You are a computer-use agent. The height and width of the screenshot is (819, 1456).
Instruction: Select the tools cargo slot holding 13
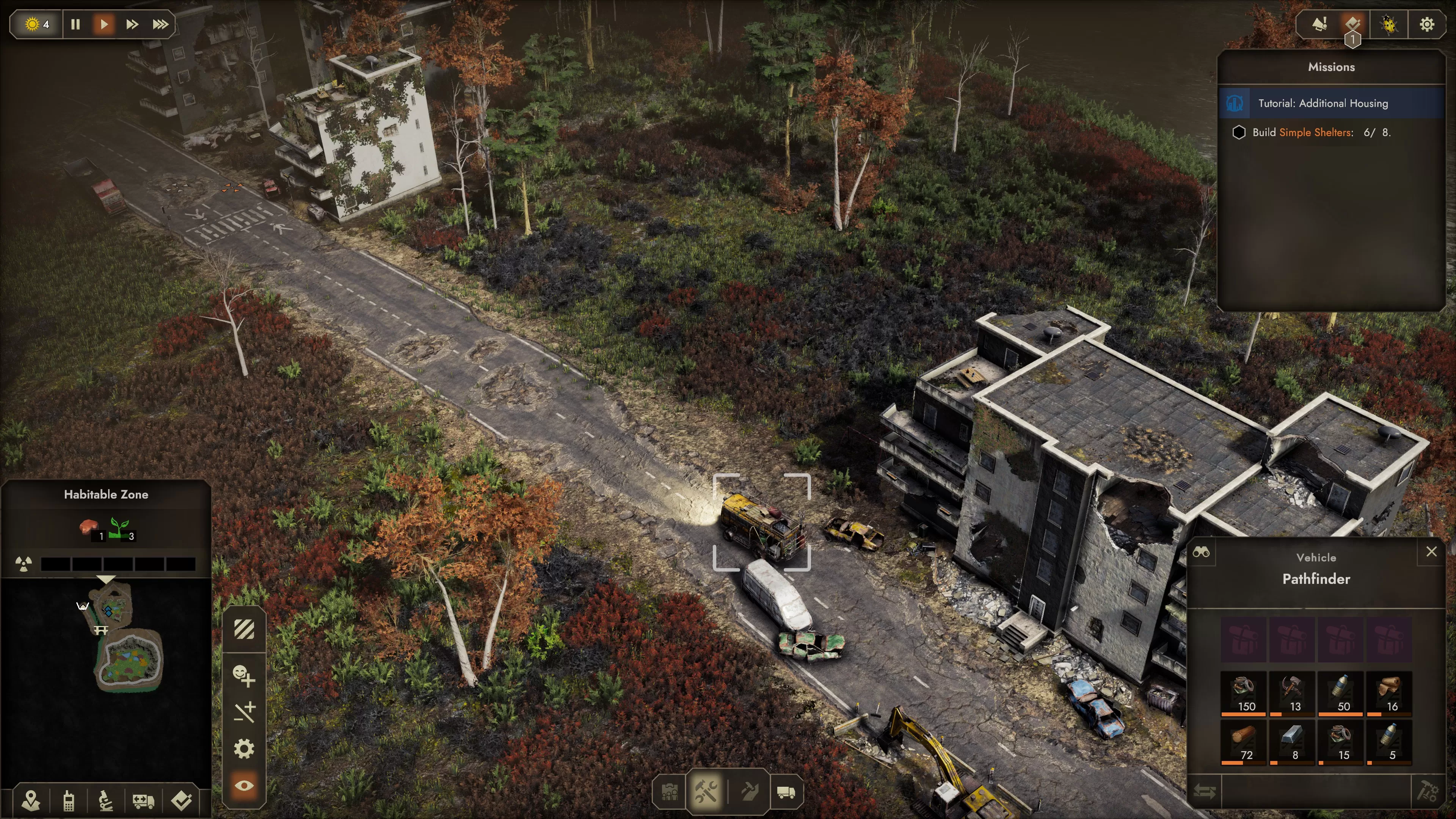(1292, 693)
